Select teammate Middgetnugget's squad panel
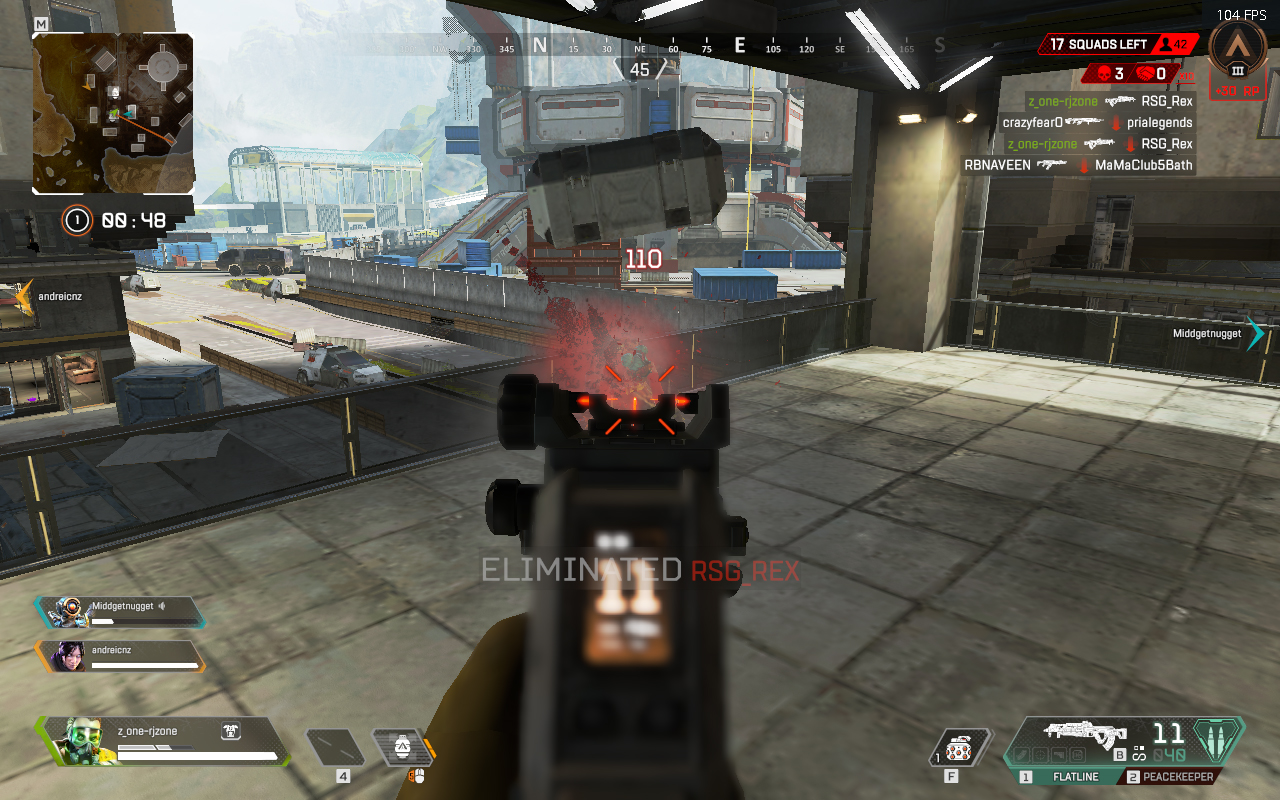Image resolution: width=1280 pixels, height=800 pixels. [x=120, y=612]
